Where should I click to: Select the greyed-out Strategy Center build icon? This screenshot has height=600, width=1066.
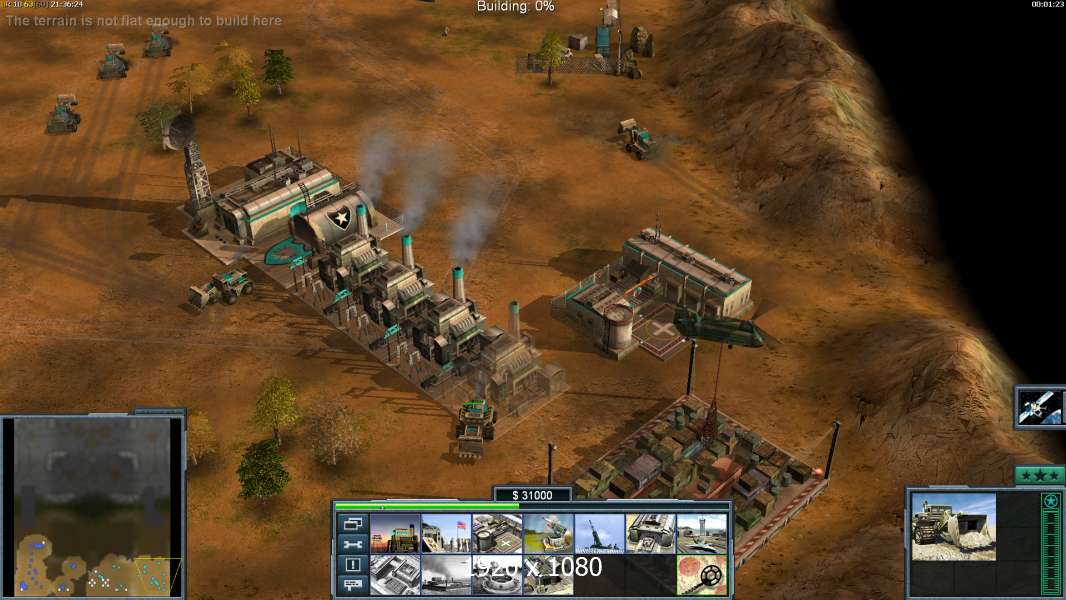(395, 575)
